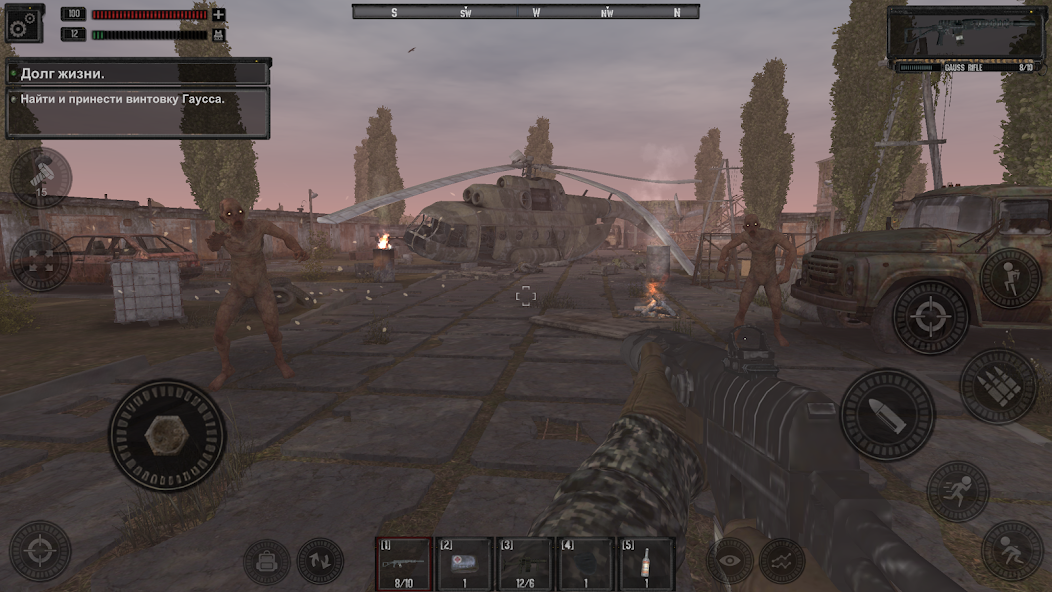Select hotbar slot 1 Gauss rifle
This screenshot has height=592, width=1052.
pyautogui.click(x=404, y=564)
